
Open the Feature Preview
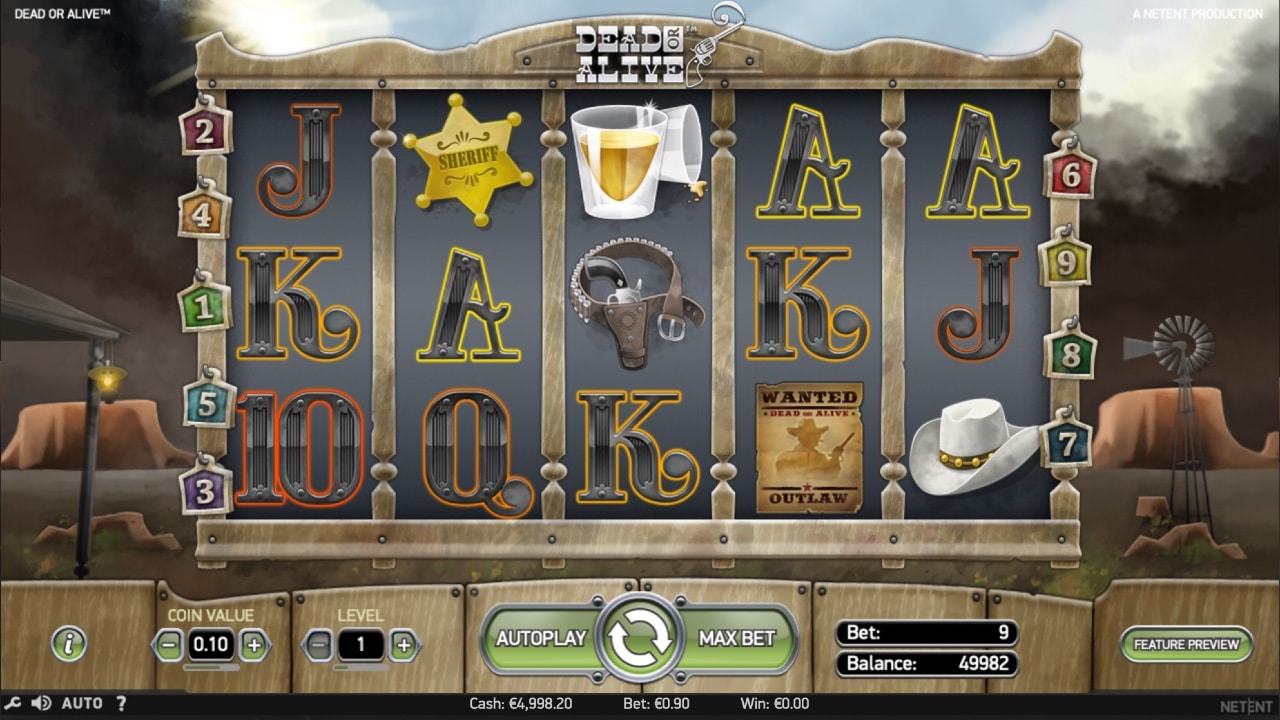click(x=1185, y=646)
